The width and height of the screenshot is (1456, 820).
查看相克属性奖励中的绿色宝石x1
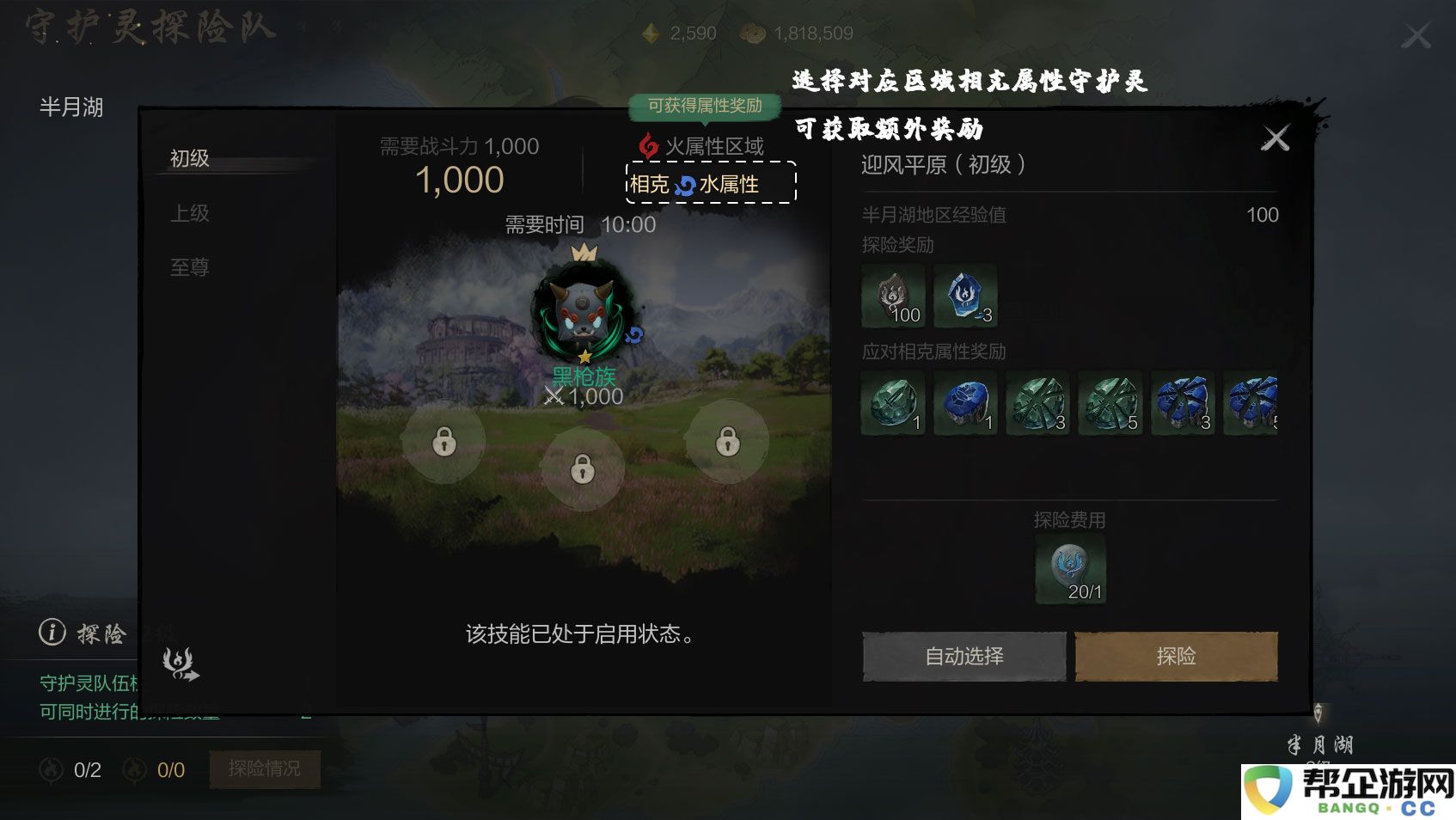pos(892,402)
